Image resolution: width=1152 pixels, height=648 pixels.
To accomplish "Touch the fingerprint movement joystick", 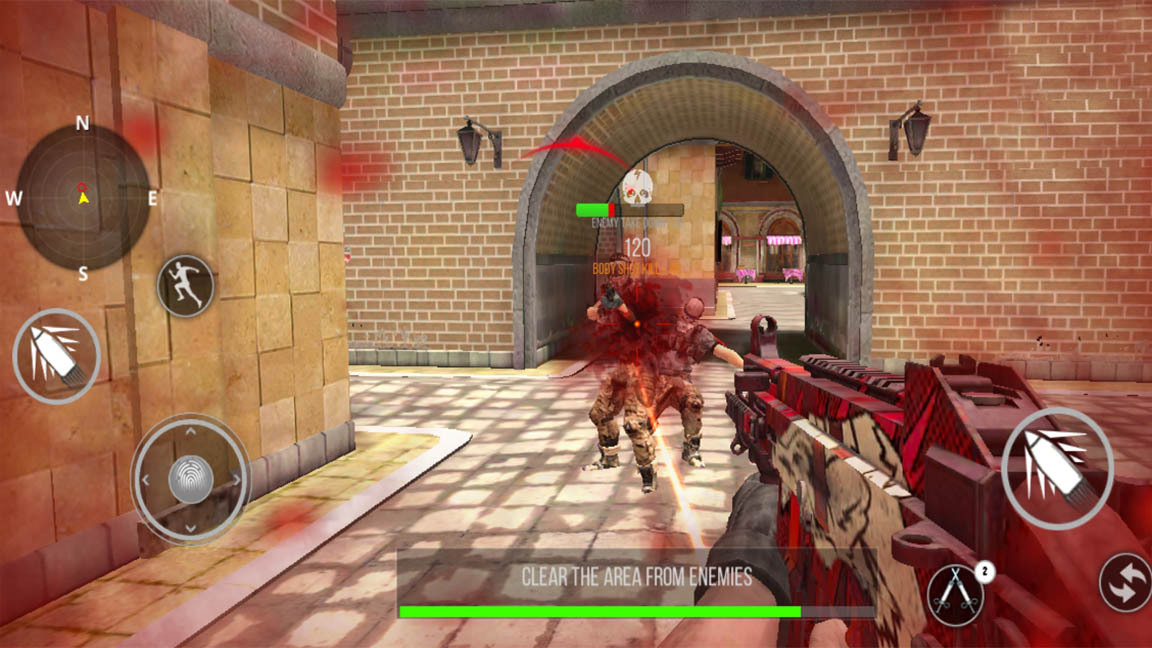I will pyautogui.click(x=190, y=478).
